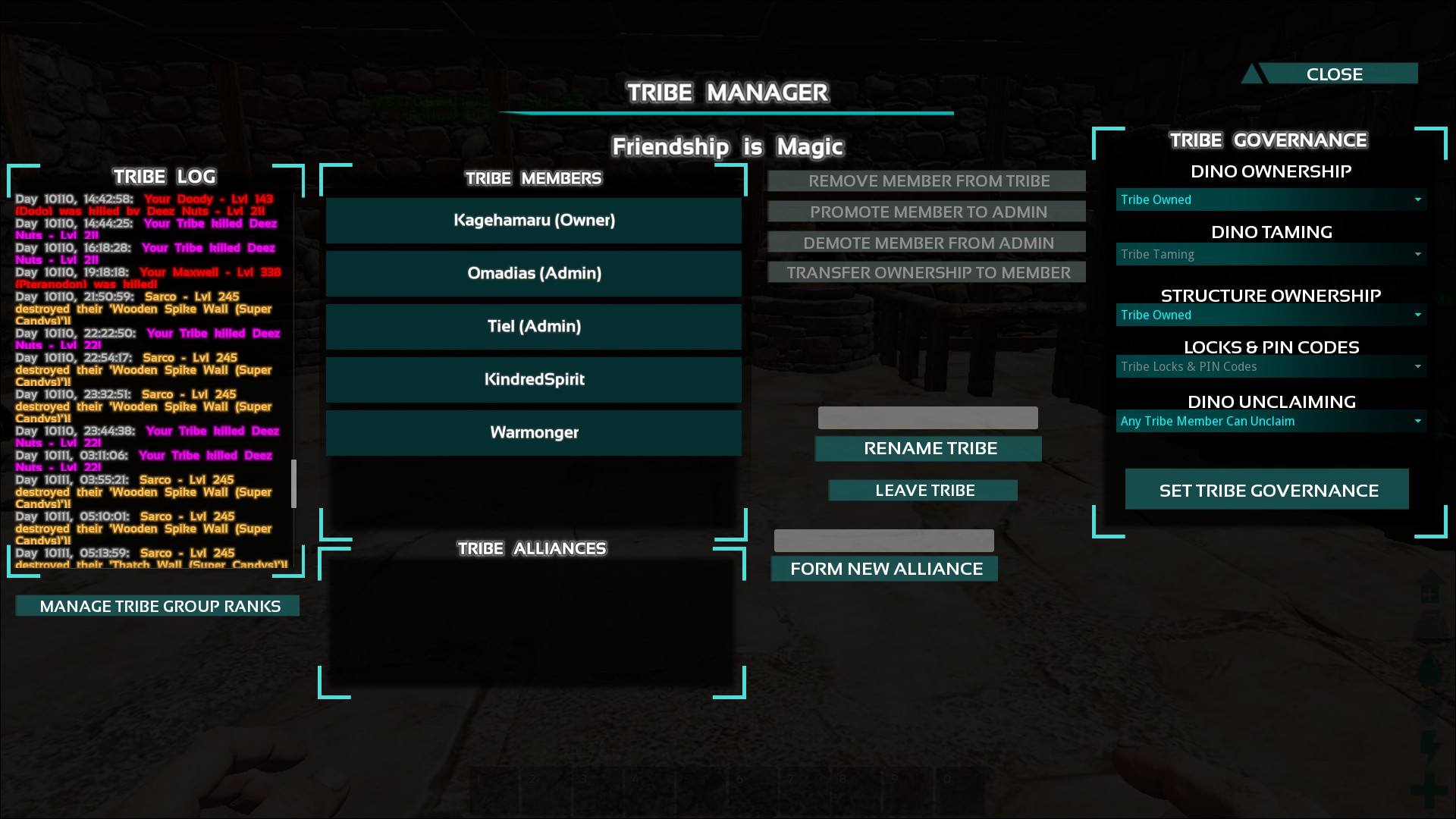Click the Rename Tribe button
This screenshot has height=819, width=1456.
(x=928, y=449)
